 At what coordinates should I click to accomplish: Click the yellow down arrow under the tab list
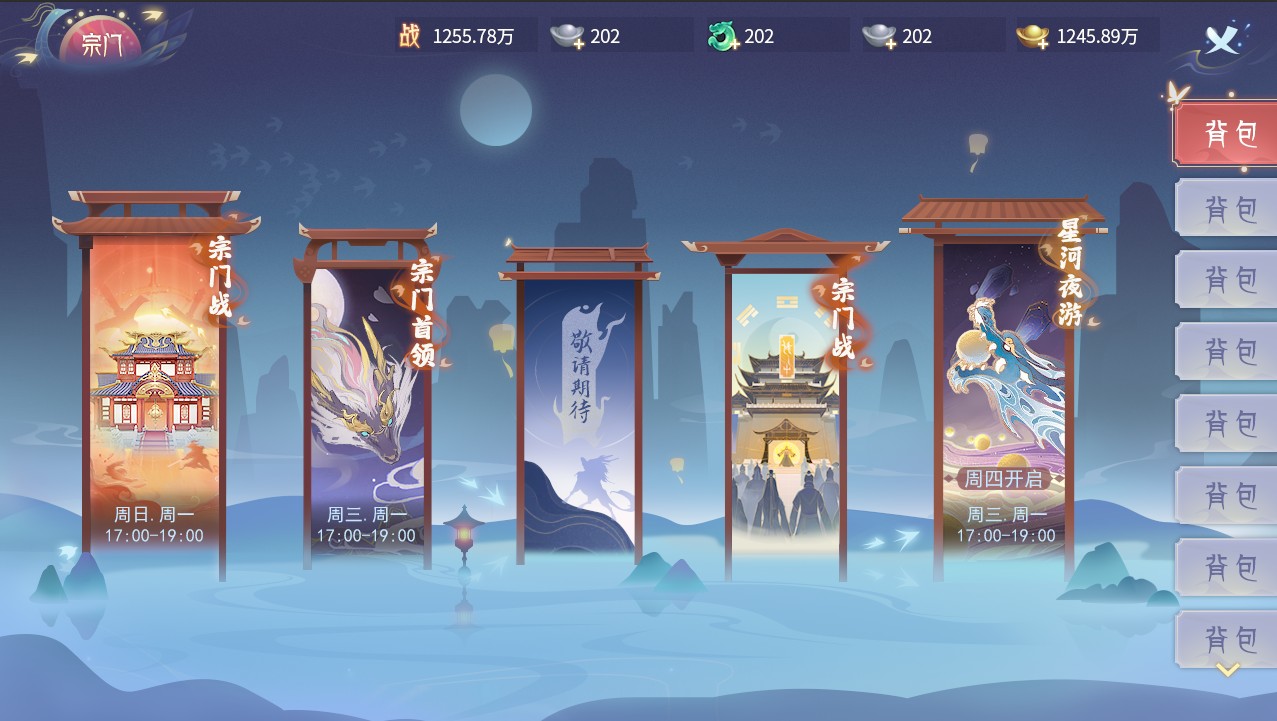tap(1228, 670)
